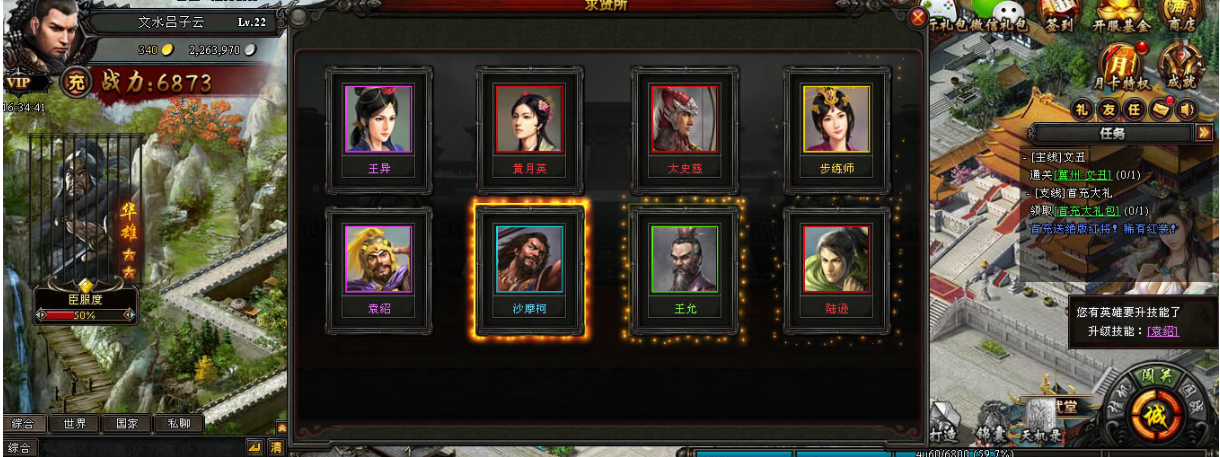Viewport: 1220px width, 457px height.
Task: Select the 王异 hero card
Action: coord(379,129)
